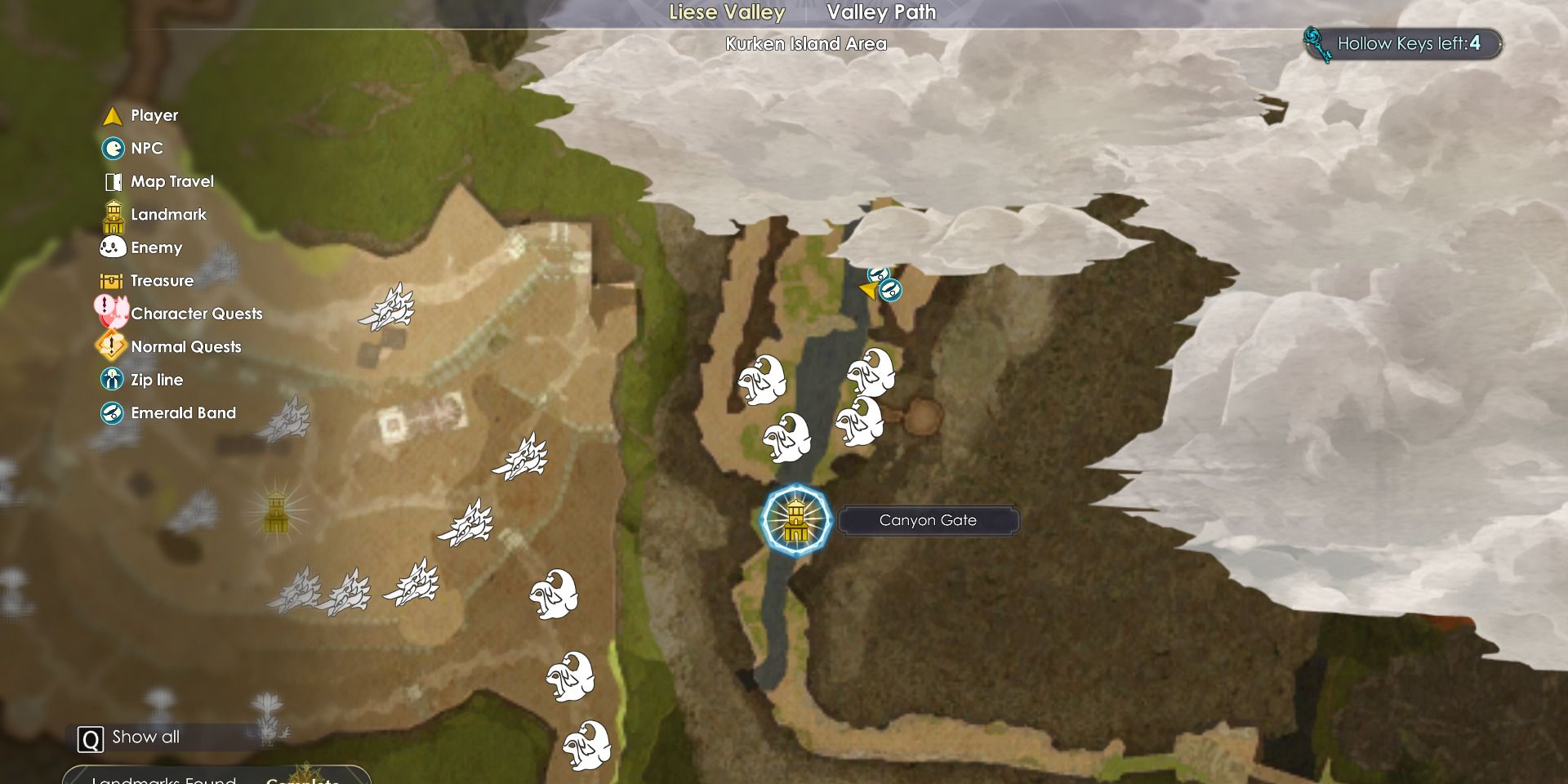Switch to the Liese Valley tab
1568x784 pixels.
point(726,13)
